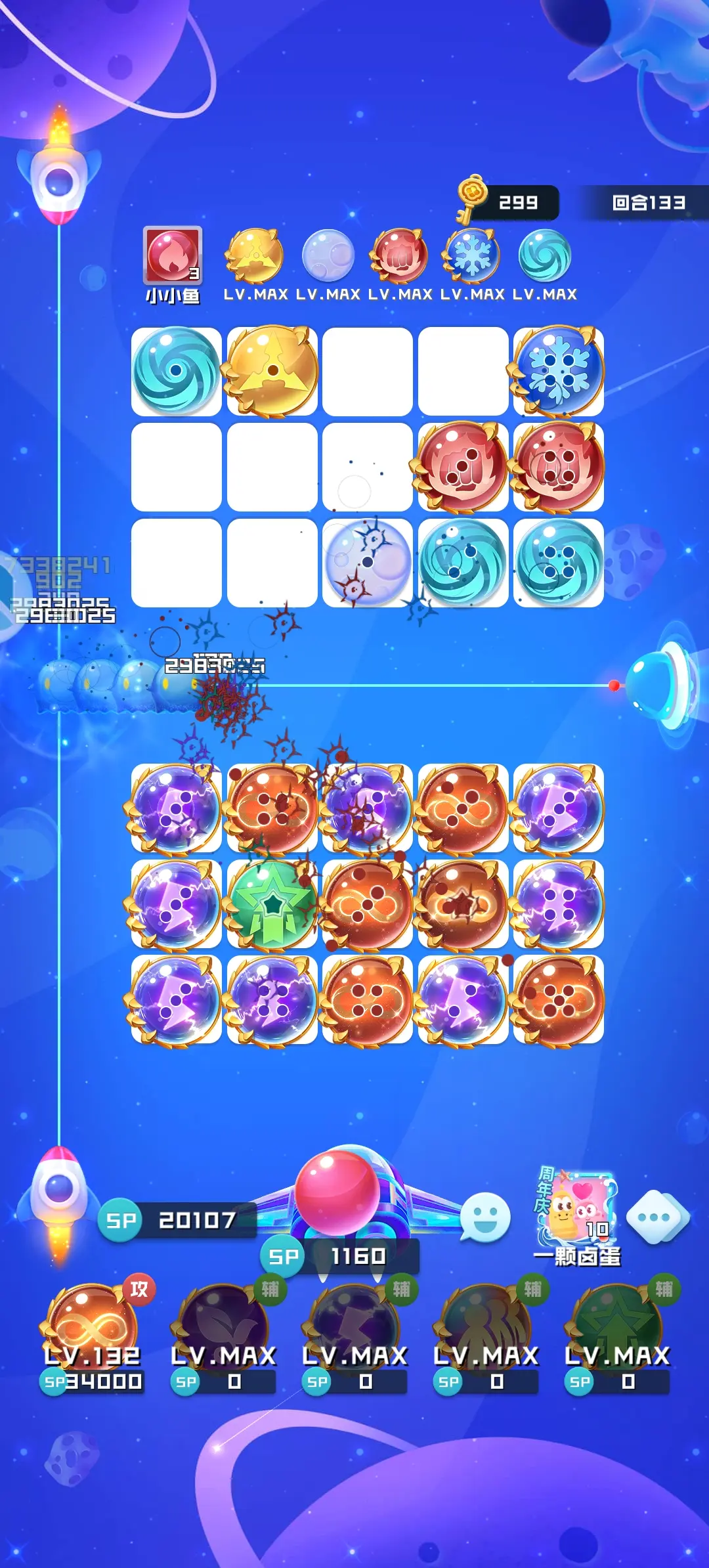Open the three-dots more options menu
This screenshot has height=1568, width=709.
(657, 1217)
